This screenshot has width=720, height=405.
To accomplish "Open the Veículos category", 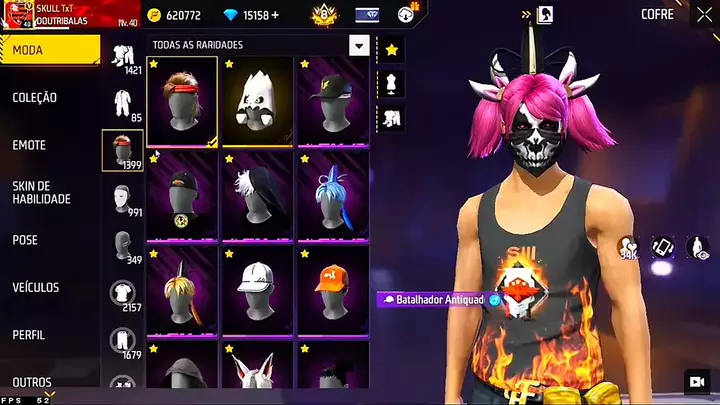I will [35, 287].
